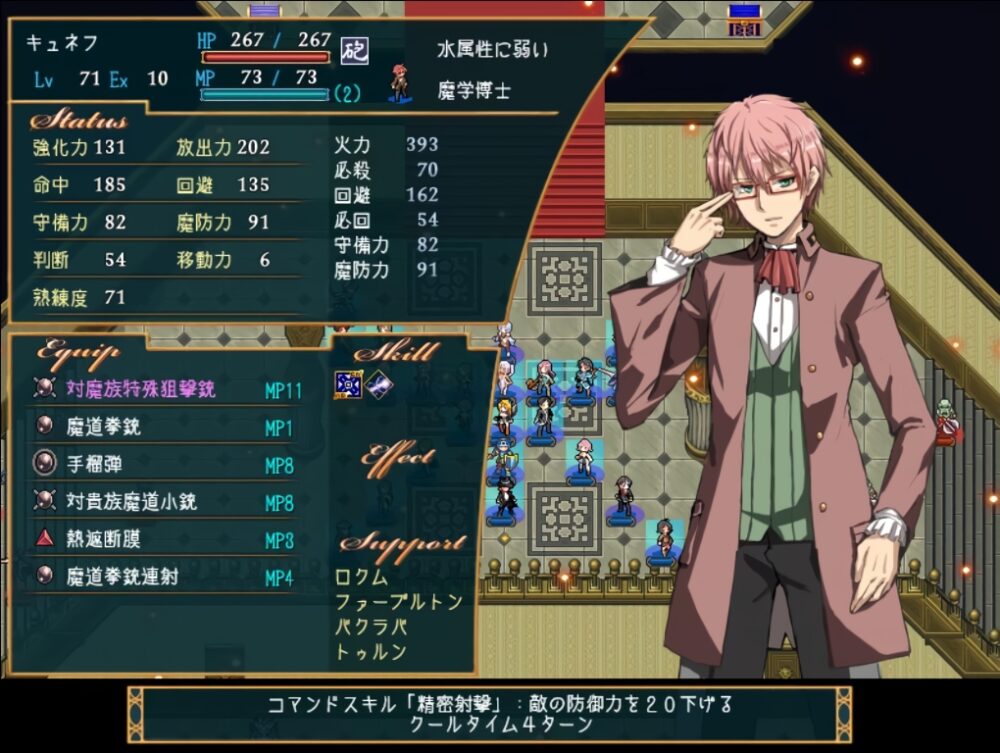Viewport: 1000px width, 753px height.
Task: Choose the 魔道拳銃 MP1 weapon row
Action: [104, 427]
